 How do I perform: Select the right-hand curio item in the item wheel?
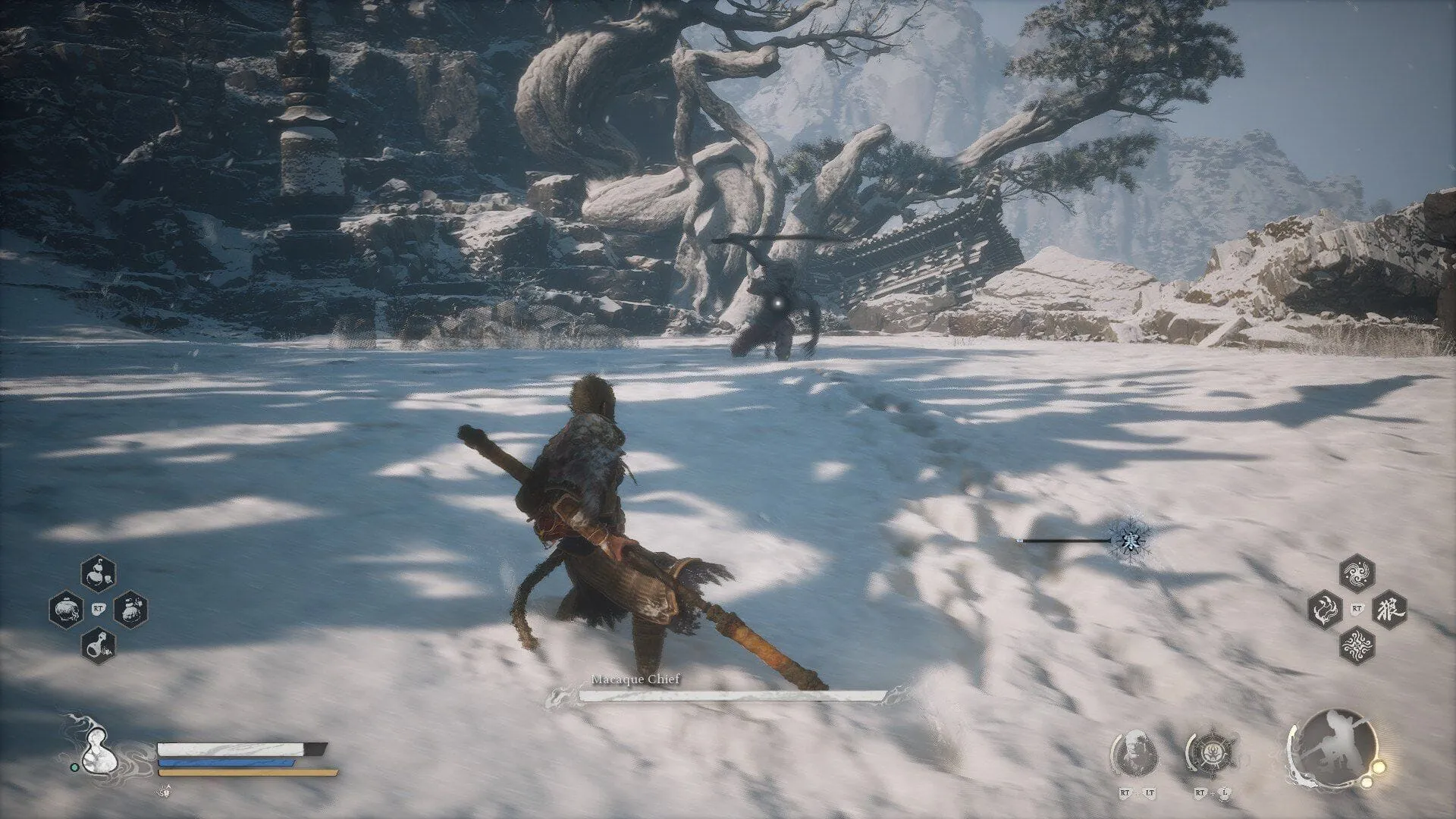click(x=130, y=609)
